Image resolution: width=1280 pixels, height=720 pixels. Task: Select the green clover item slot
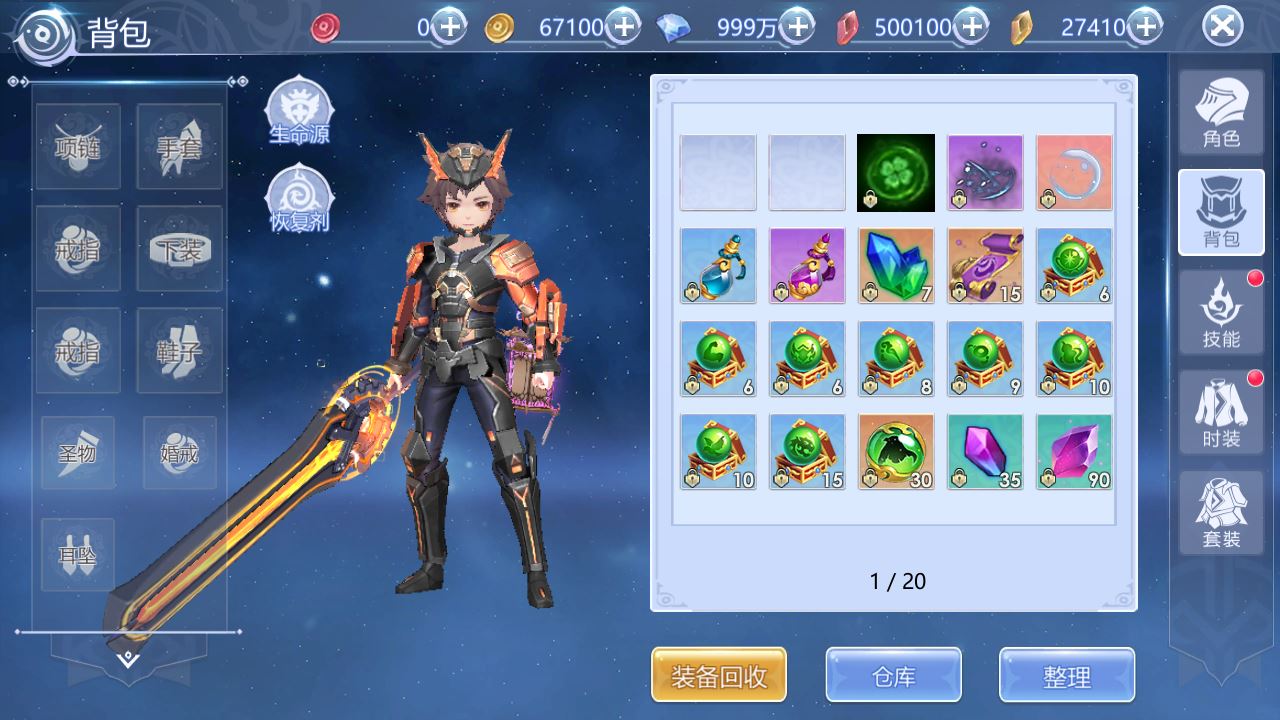point(896,173)
